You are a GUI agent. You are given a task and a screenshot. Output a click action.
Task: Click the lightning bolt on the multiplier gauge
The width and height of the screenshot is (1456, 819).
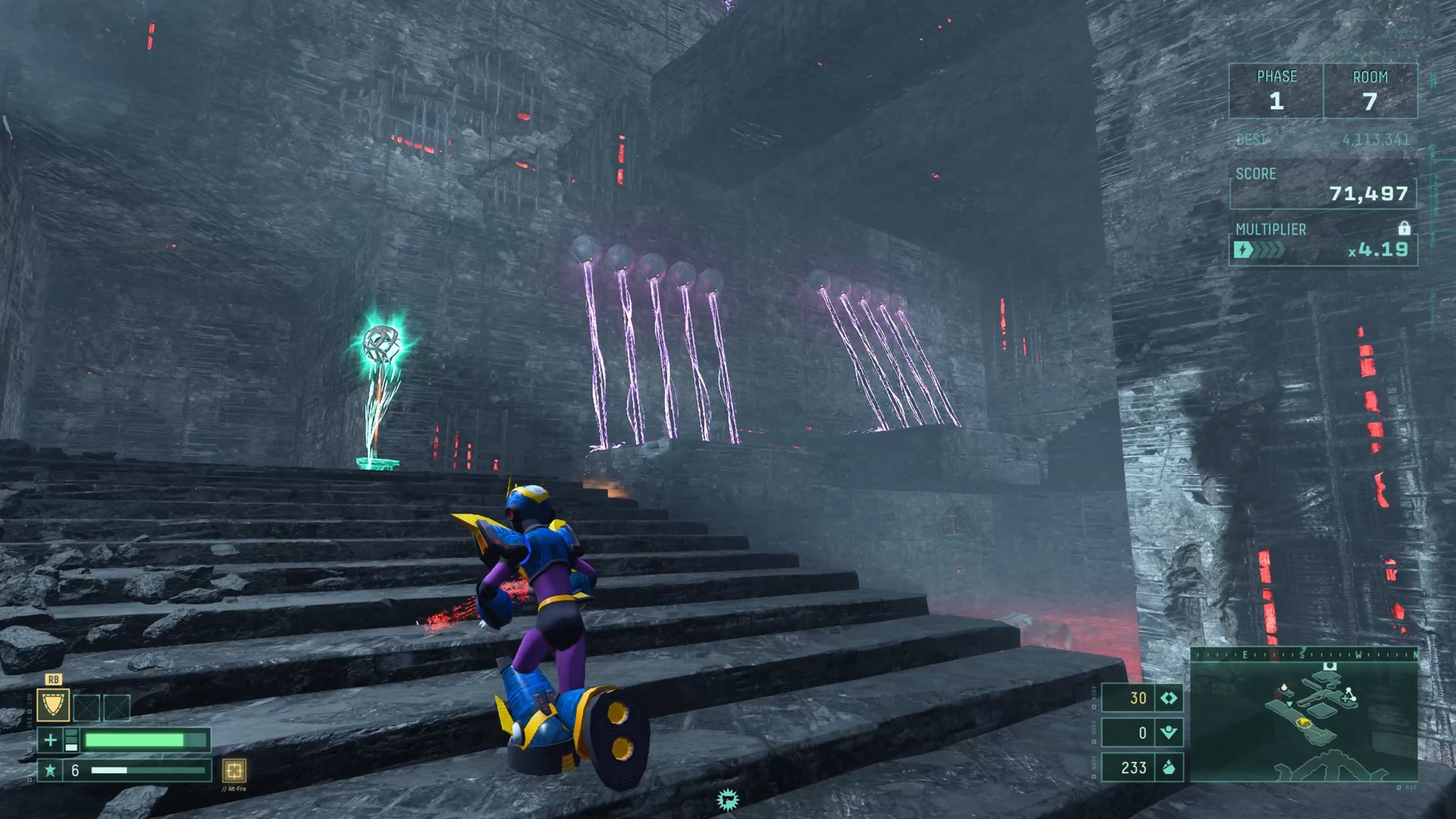(x=1243, y=249)
